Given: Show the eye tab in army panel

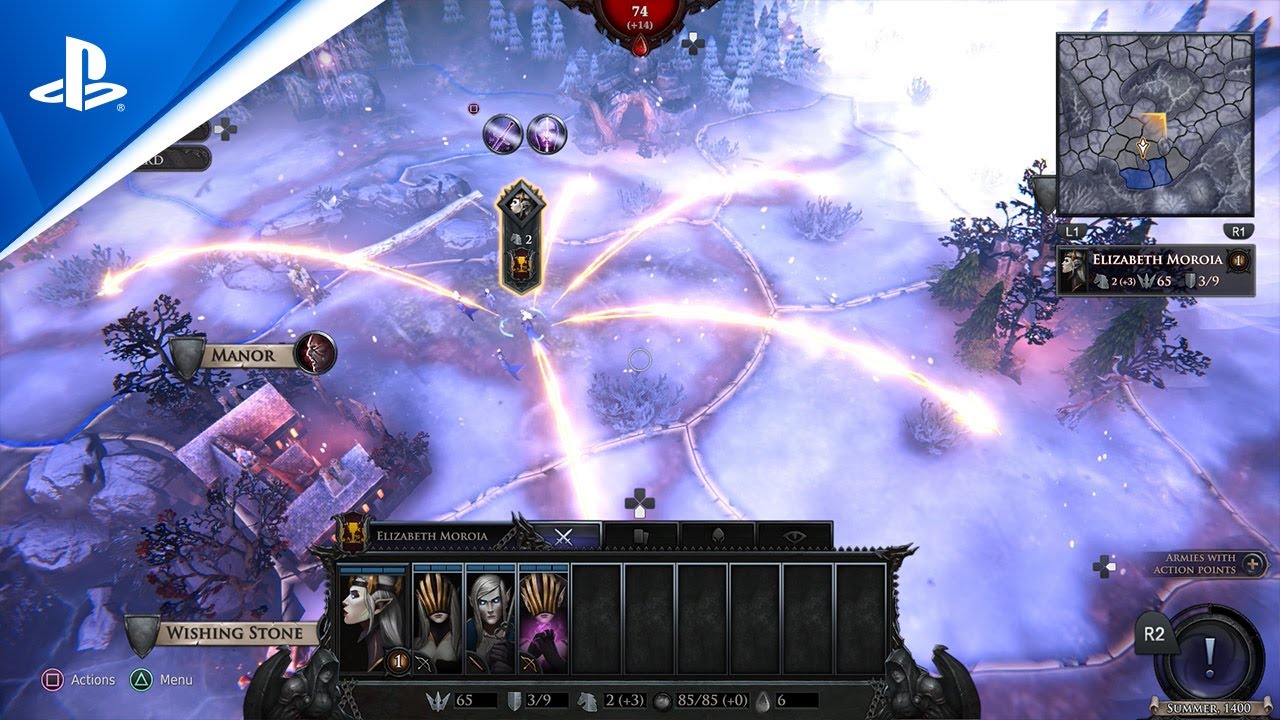Looking at the screenshot, I should (x=795, y=536).
